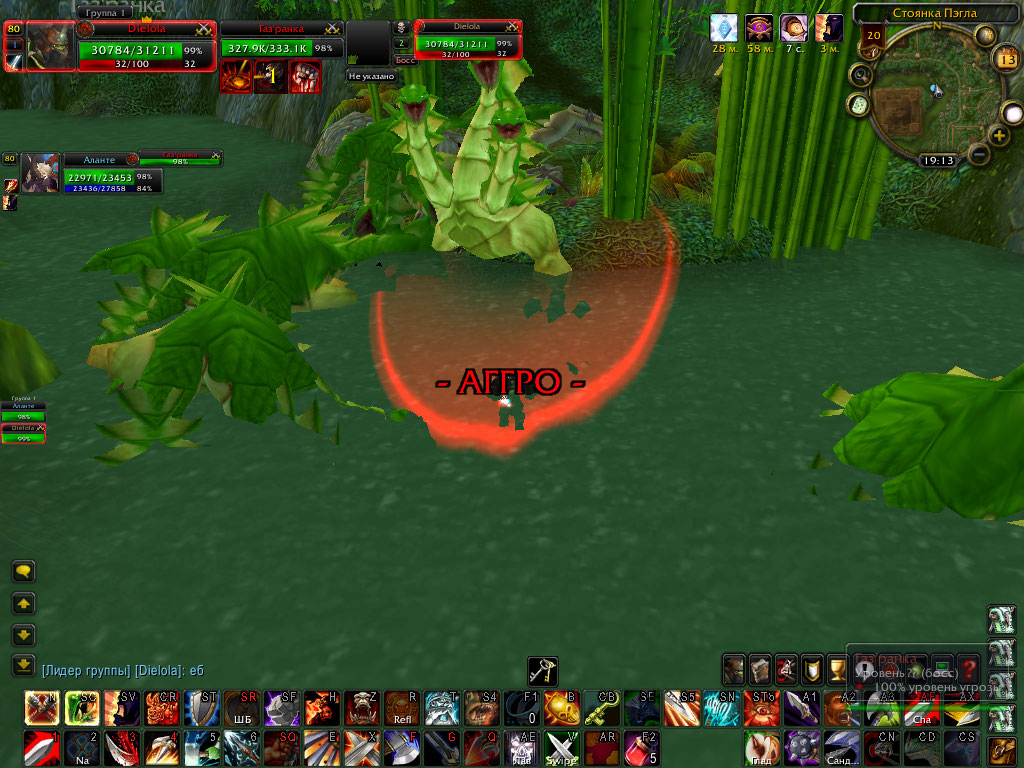Open the keyring key icon
The image size is (1024, 768).
pyautogui.click(x=543, y=671)
